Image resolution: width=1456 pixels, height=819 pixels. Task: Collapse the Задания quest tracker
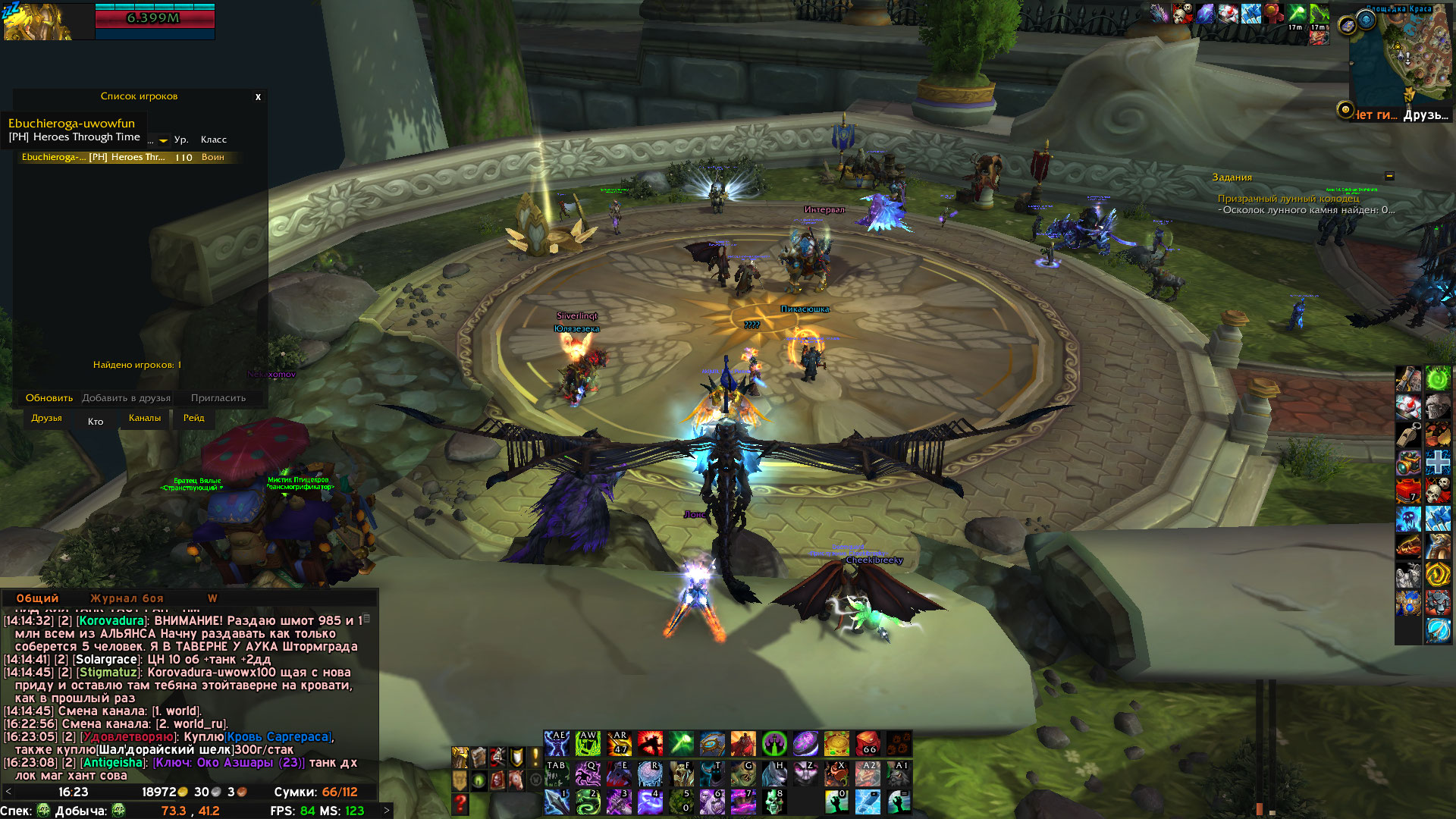click(1389, 176)
